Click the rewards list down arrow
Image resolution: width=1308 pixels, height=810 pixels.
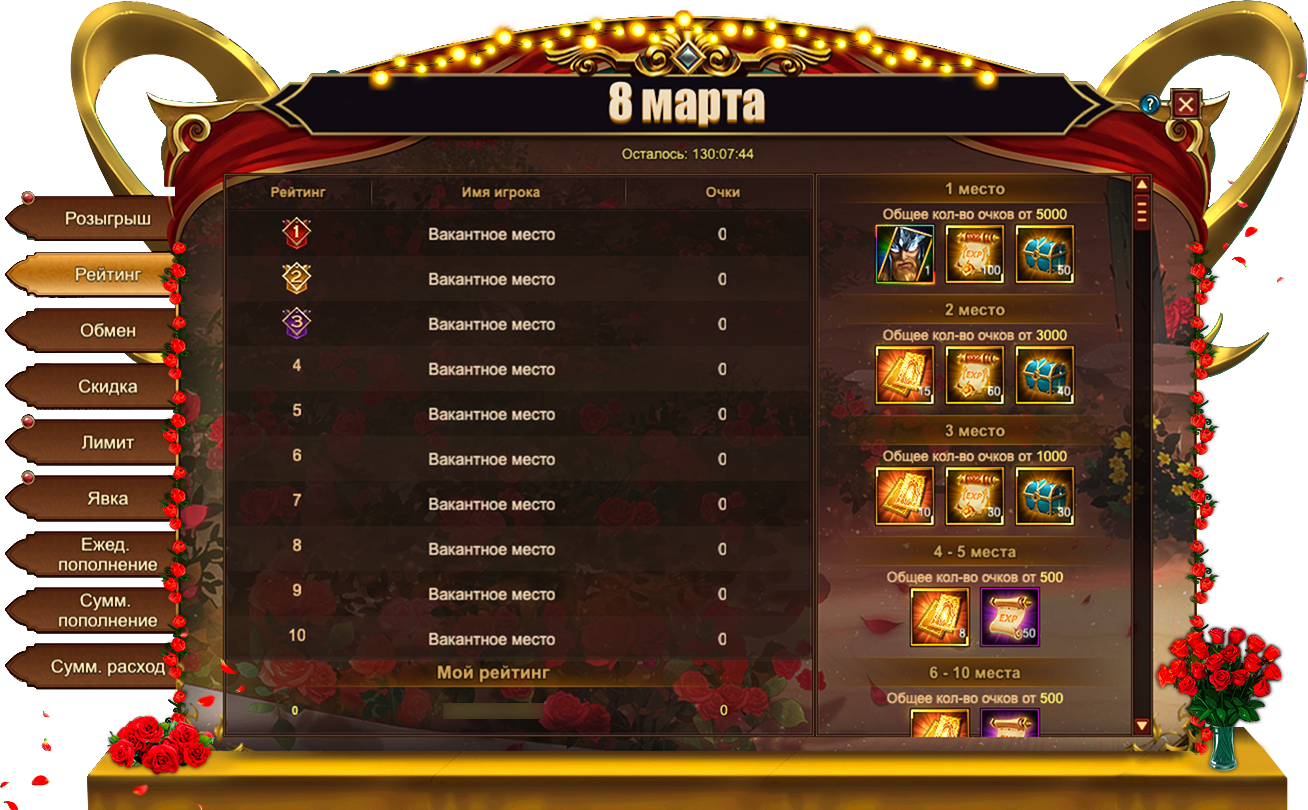[x=1141, y=725]
